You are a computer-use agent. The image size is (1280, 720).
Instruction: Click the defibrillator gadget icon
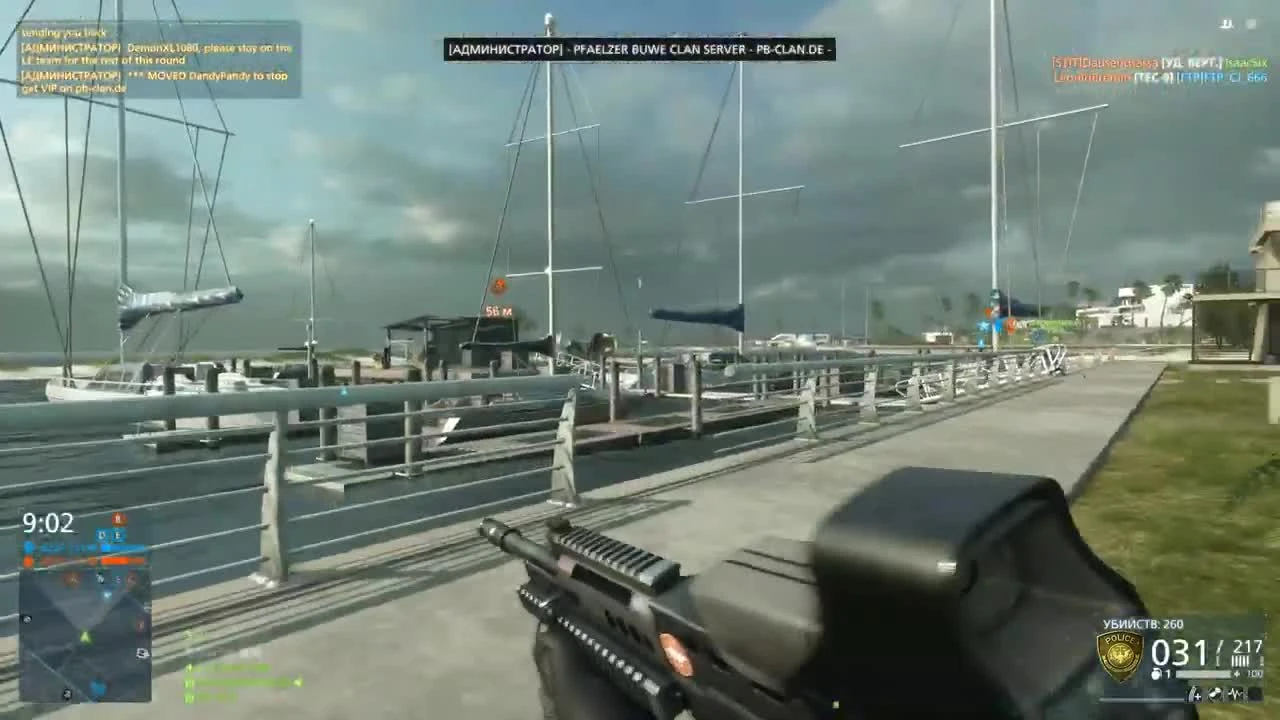click(1236, 692)
